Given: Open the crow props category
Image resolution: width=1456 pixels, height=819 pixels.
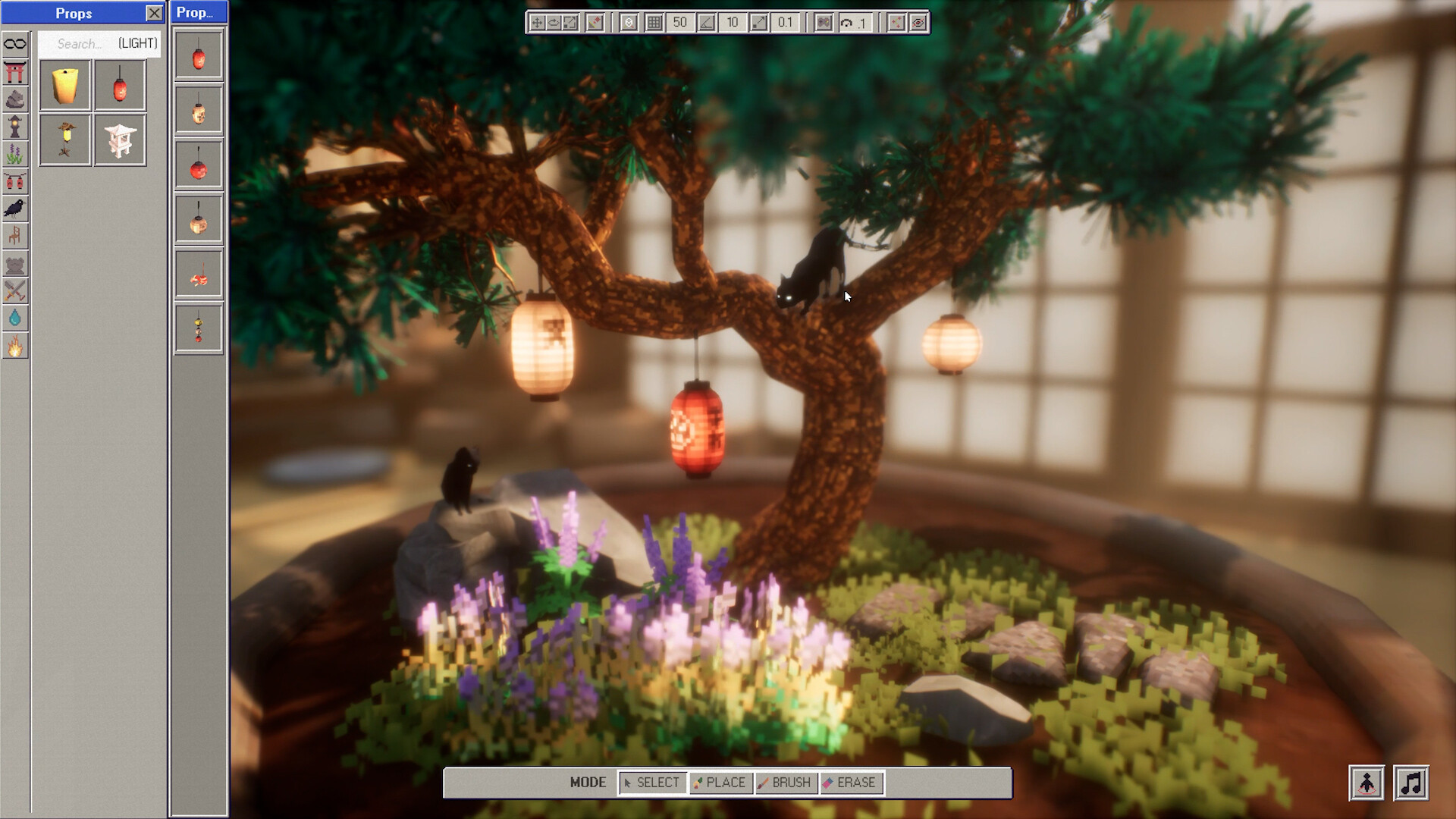Looking at the screenshot, I should click(15, 209).
